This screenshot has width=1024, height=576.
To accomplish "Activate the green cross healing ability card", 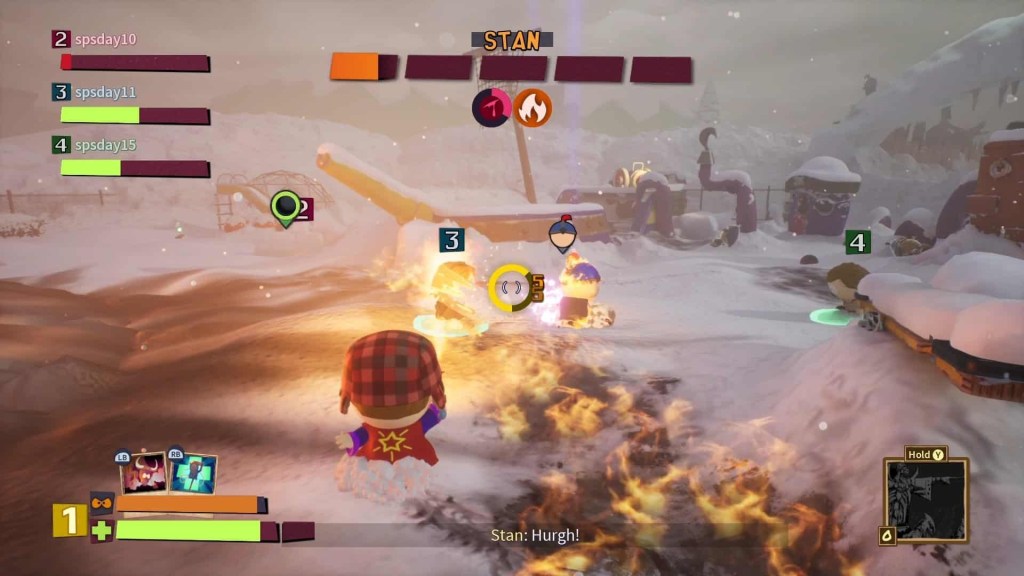I will tap(193, 474).
